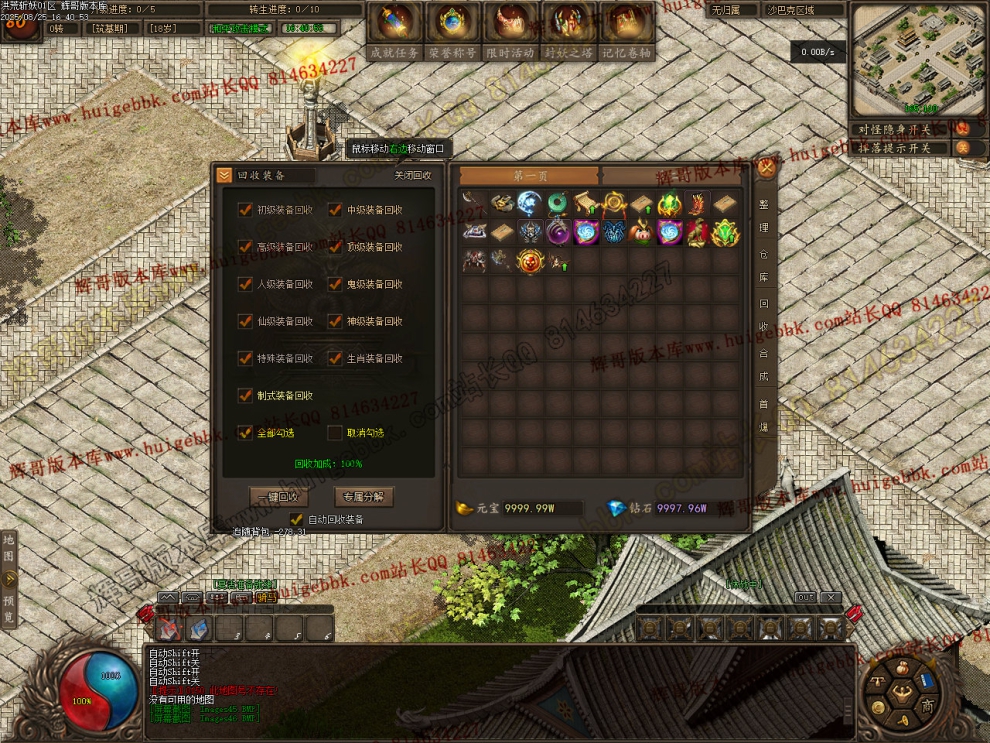Toggle 中级装备回收 checkbox
Screen dimensions: 990x743
click(x=335, y=210)
